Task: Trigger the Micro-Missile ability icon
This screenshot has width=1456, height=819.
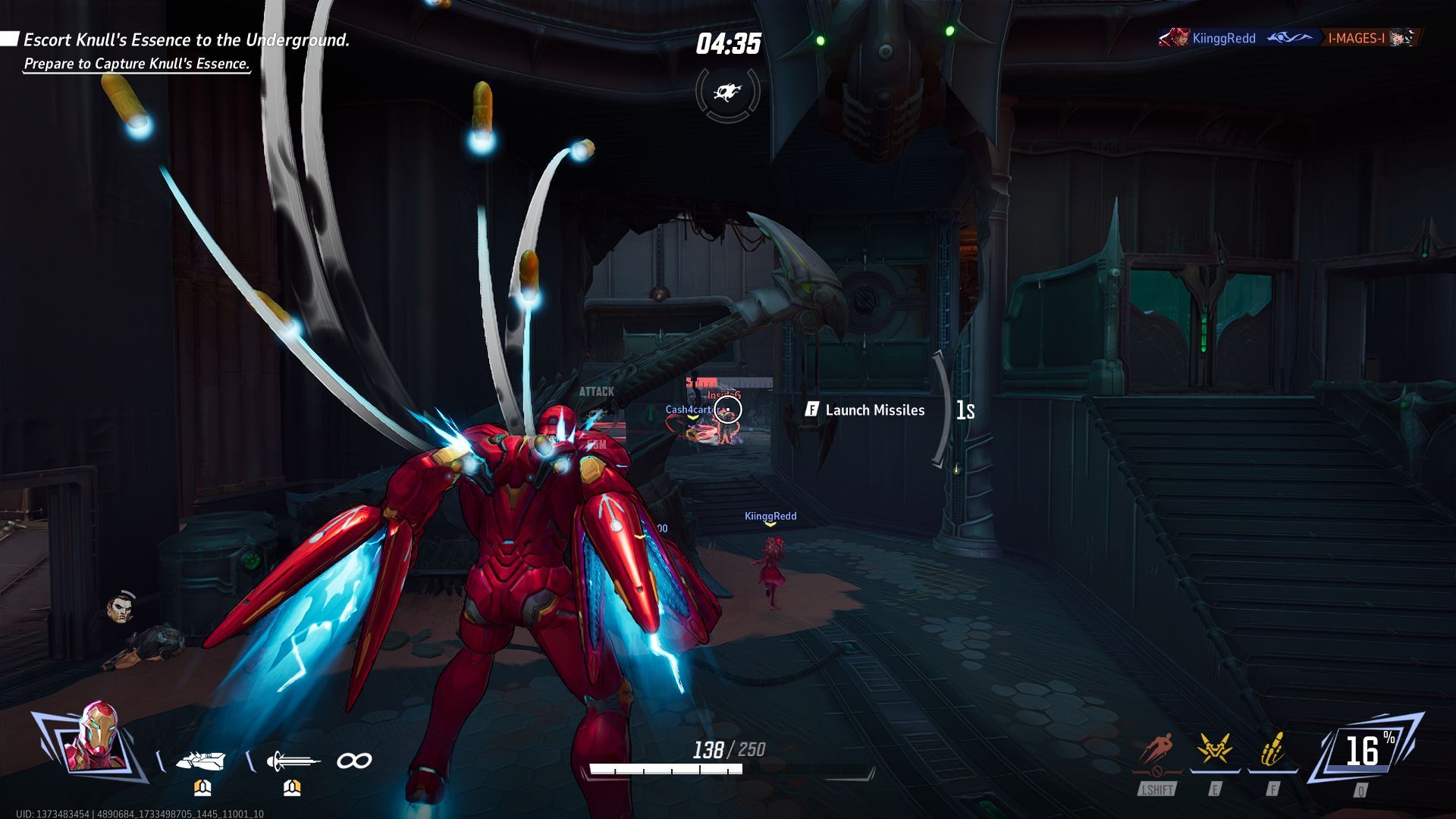Action: (1272, 751)
